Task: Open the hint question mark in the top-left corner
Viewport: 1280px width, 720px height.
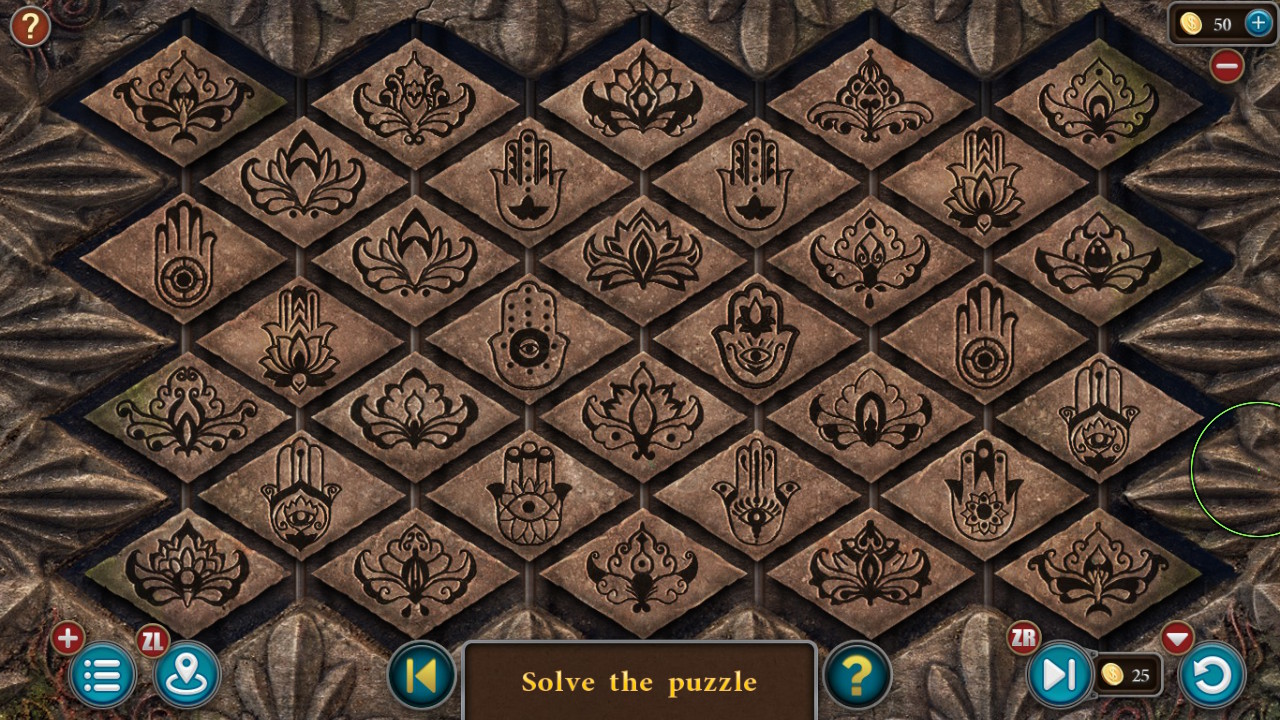Action: pos(29,27)
